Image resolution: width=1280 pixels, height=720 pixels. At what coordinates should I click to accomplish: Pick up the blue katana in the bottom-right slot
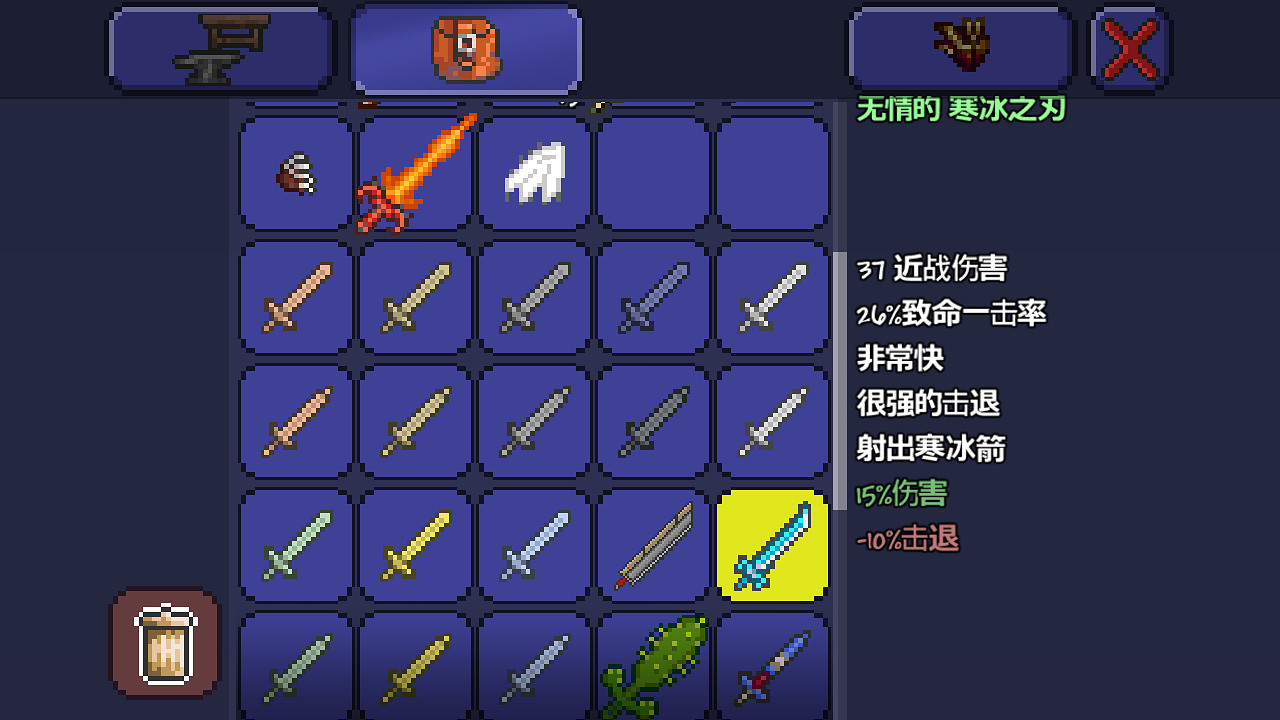coord(773,665)
